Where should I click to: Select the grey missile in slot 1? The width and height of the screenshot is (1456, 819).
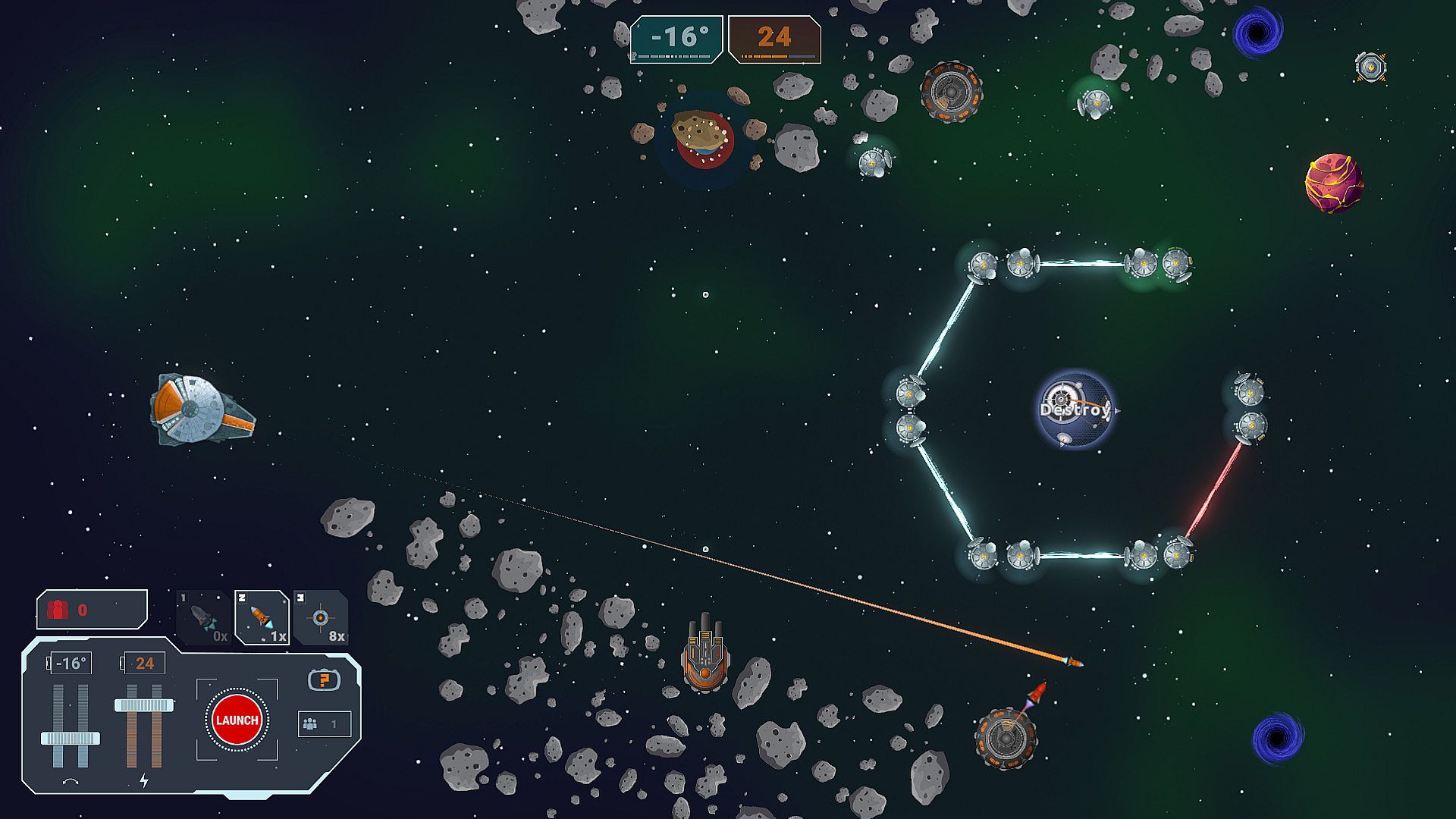click(203, 617)
